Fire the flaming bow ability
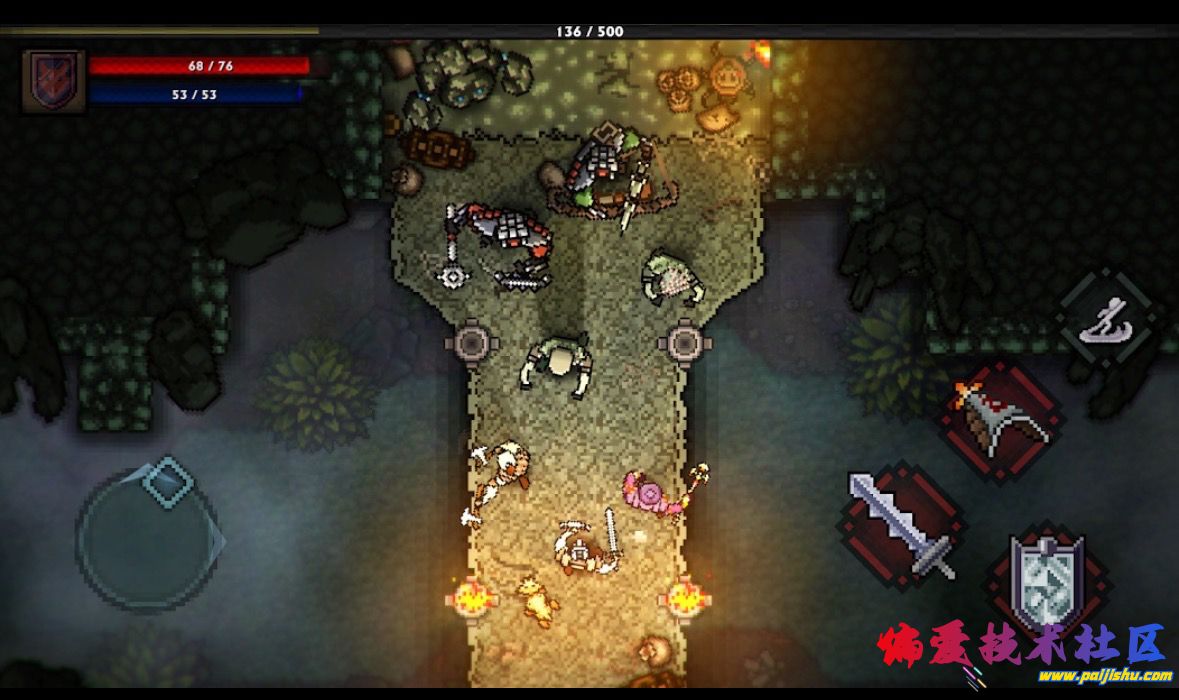 tap(1000, 421)
